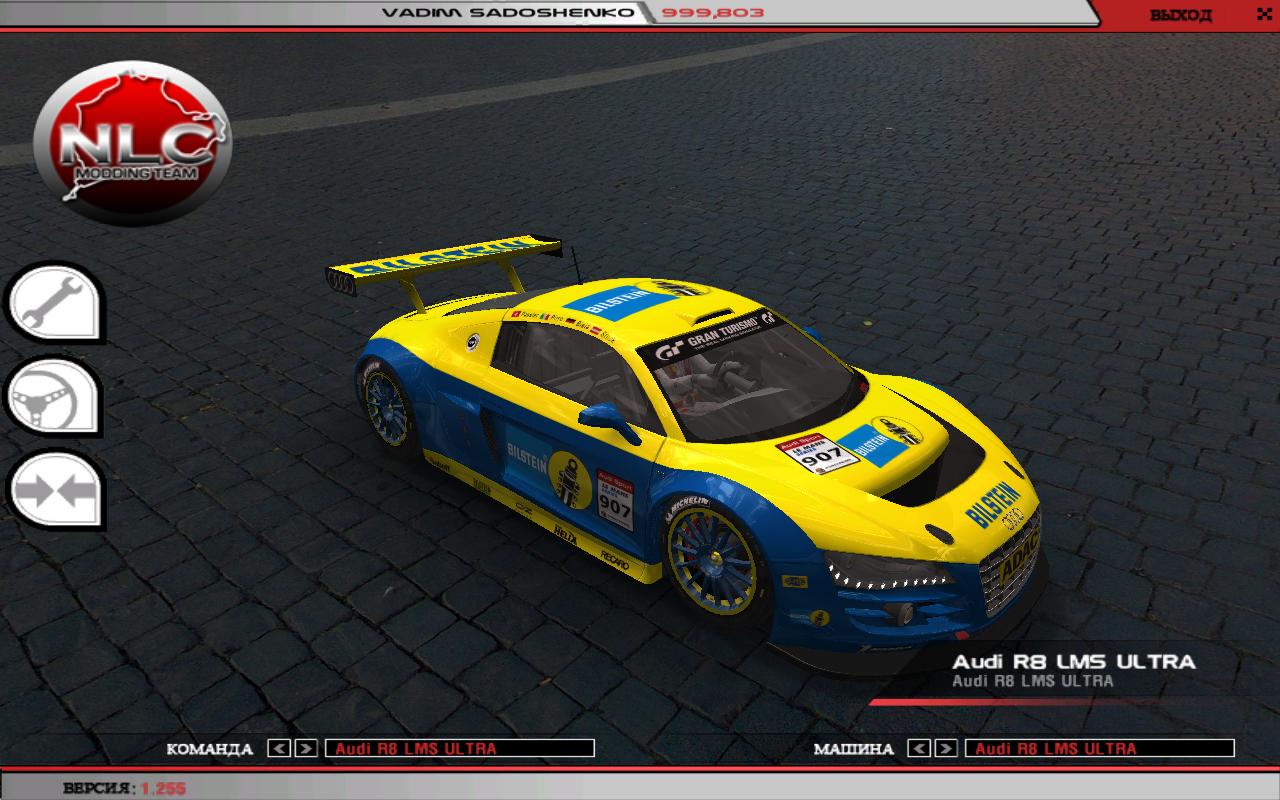1280x800 pixels.
Task: Switch to next car with МАШИНА right arrow
Action: (x=946, y=748)
